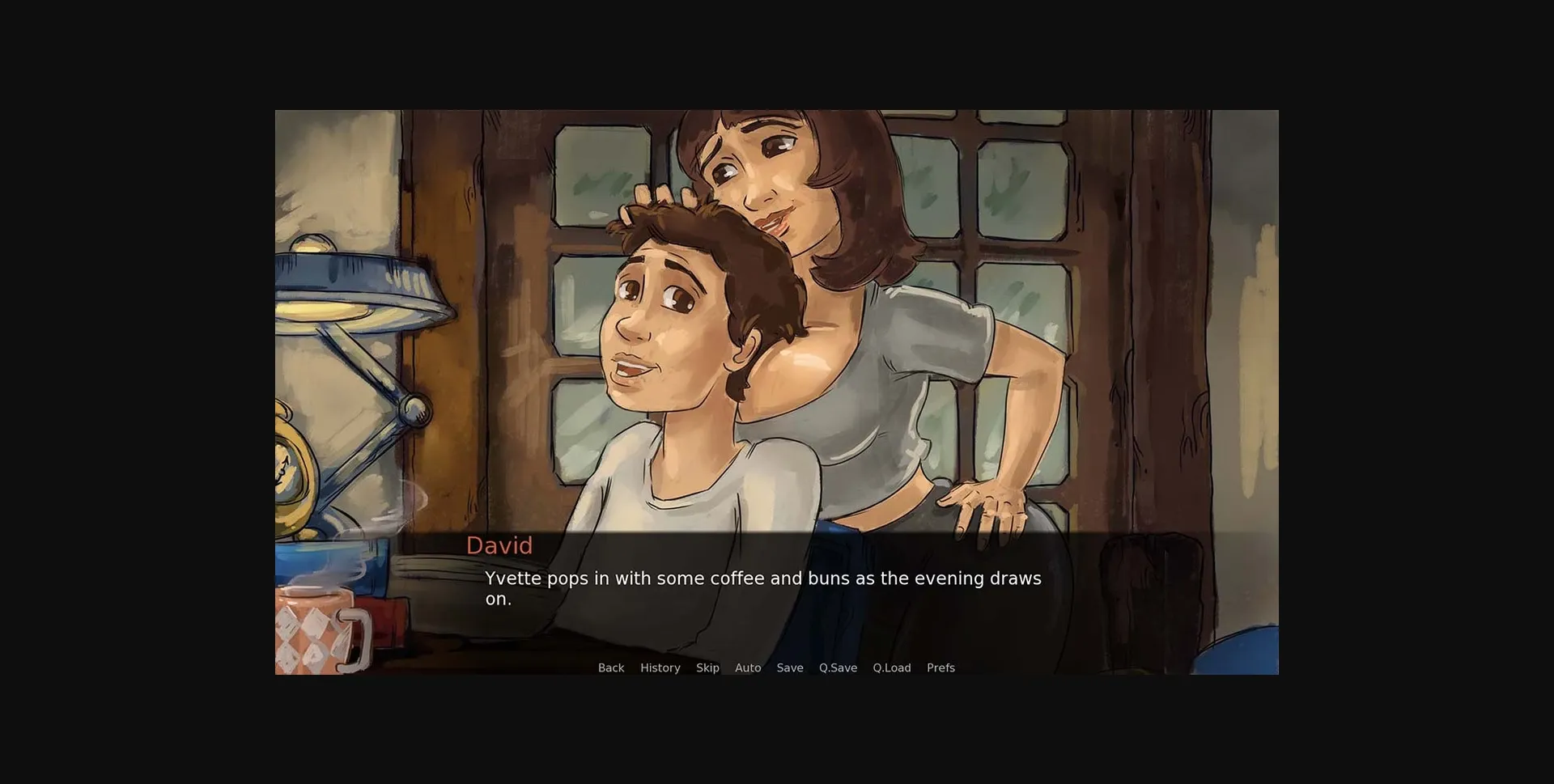This screenshot has width=1554, height=784.
Task: Rewind dialogue using the Back button
Action: coord(610,667)
